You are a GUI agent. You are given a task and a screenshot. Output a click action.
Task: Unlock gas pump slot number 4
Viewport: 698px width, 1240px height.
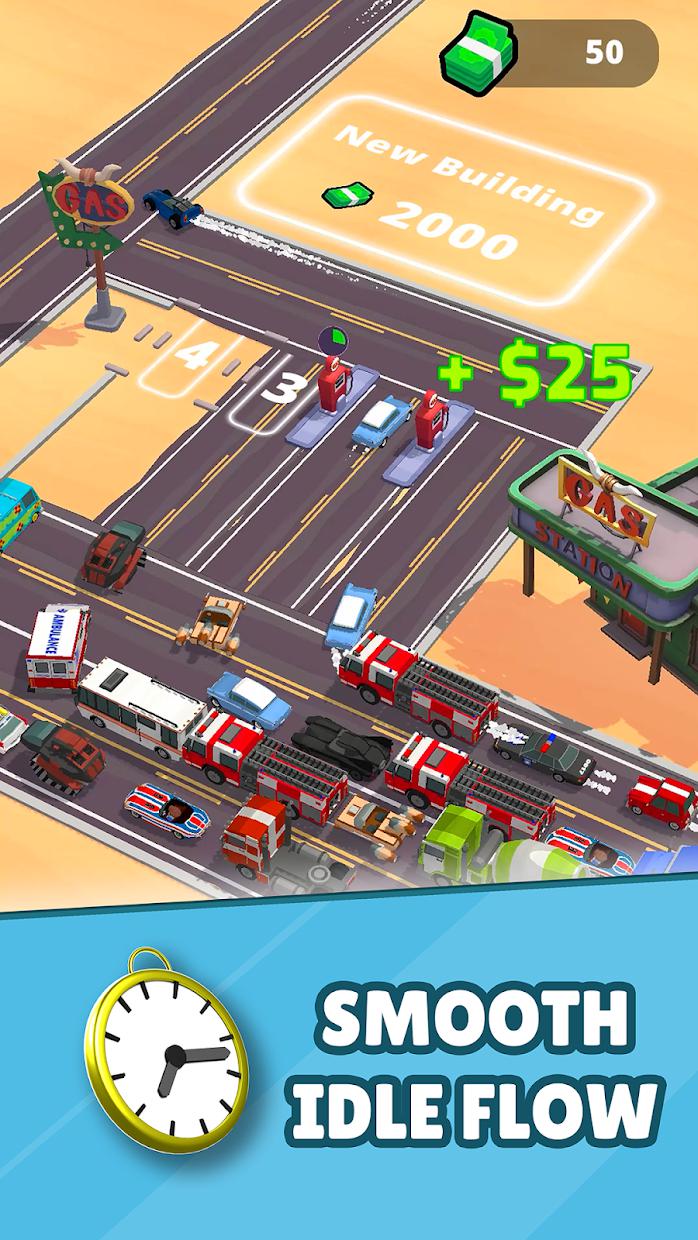coord(192,357)
